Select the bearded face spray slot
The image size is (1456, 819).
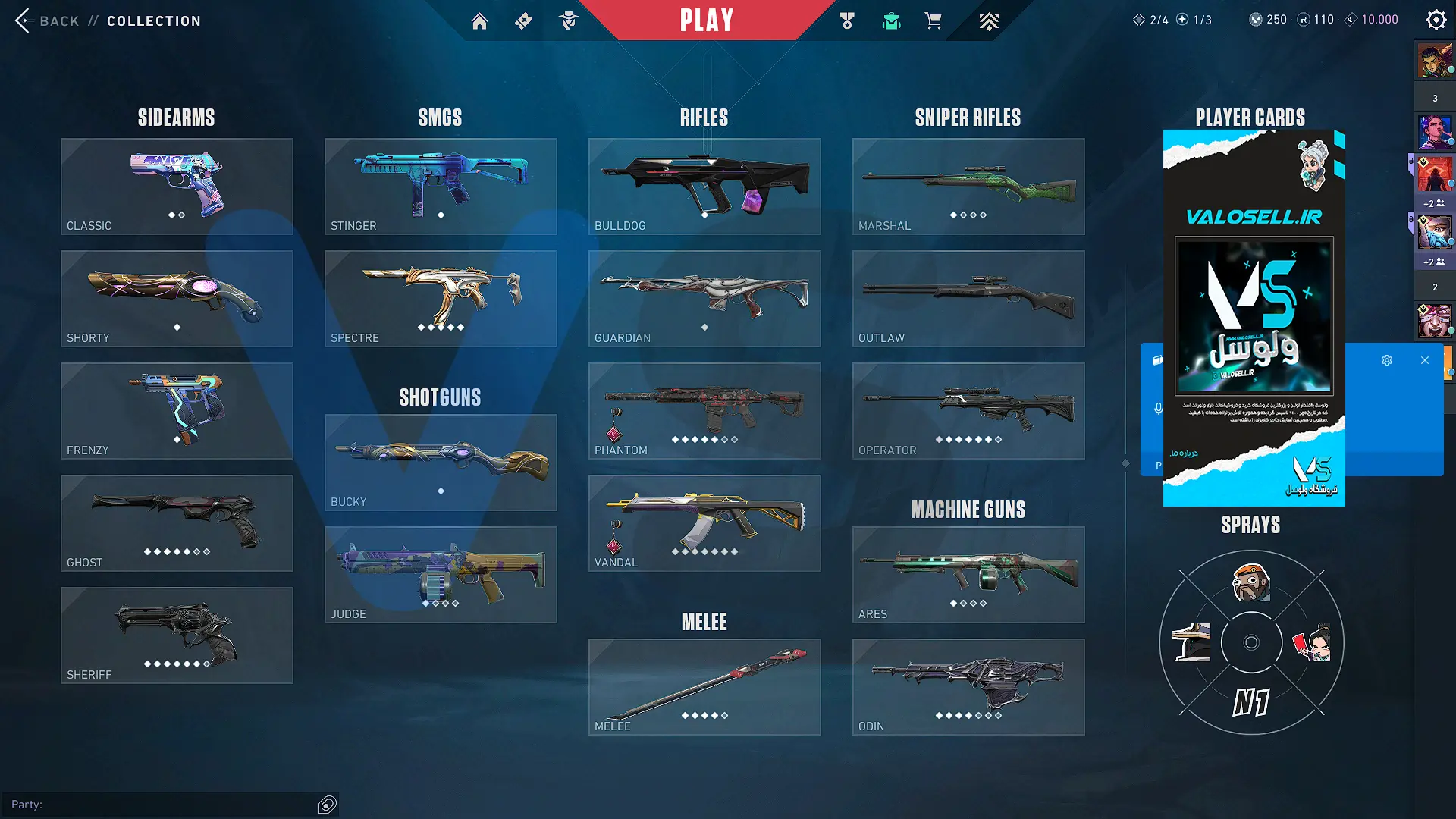[x=1251, y=582]
